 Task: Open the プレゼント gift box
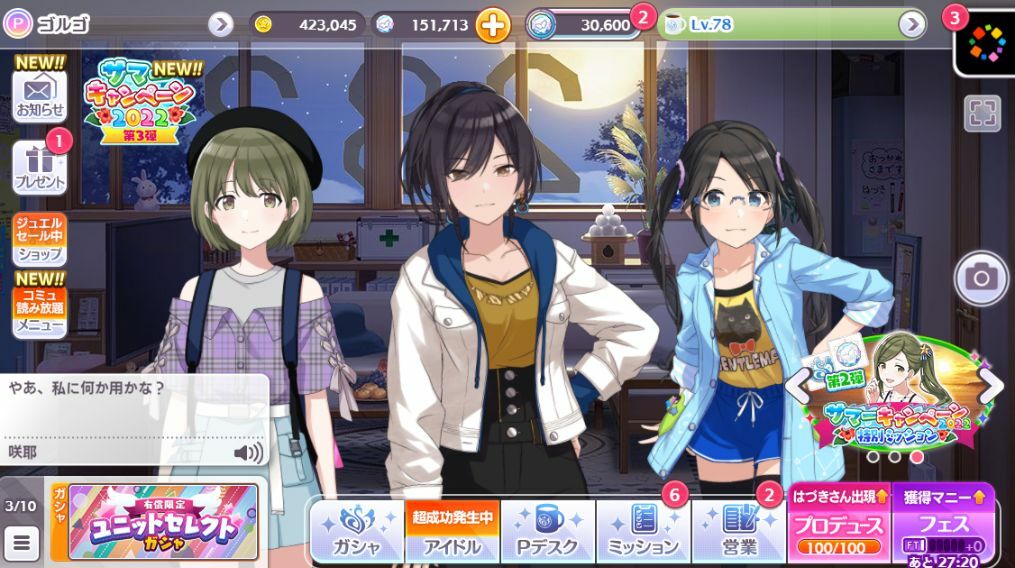point(40,167)
